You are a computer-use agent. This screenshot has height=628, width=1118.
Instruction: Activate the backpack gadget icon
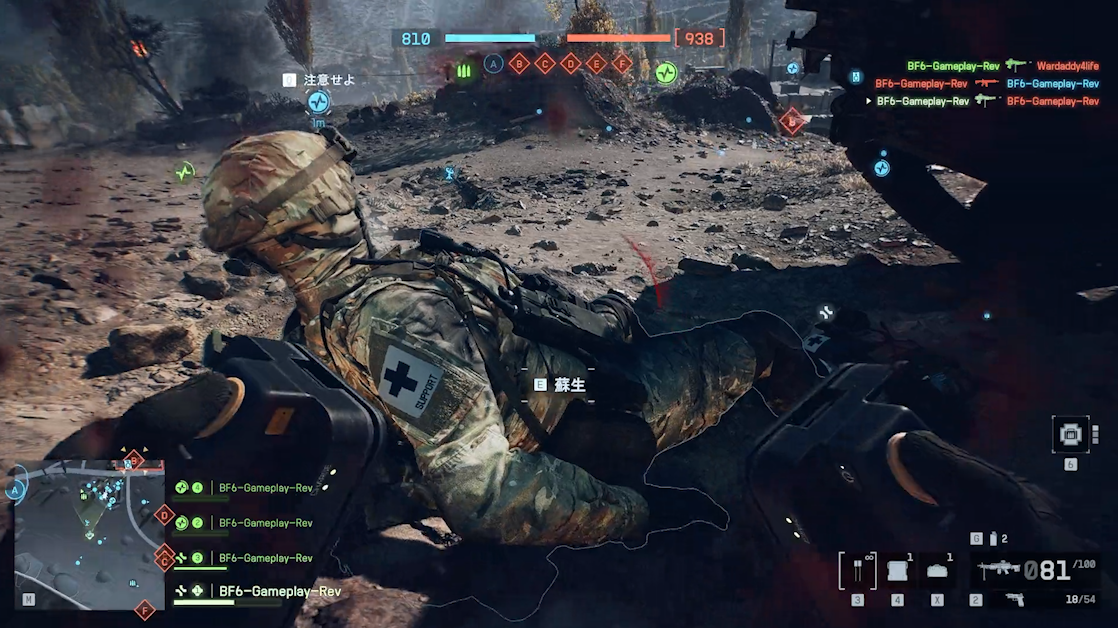(1071, 434)
